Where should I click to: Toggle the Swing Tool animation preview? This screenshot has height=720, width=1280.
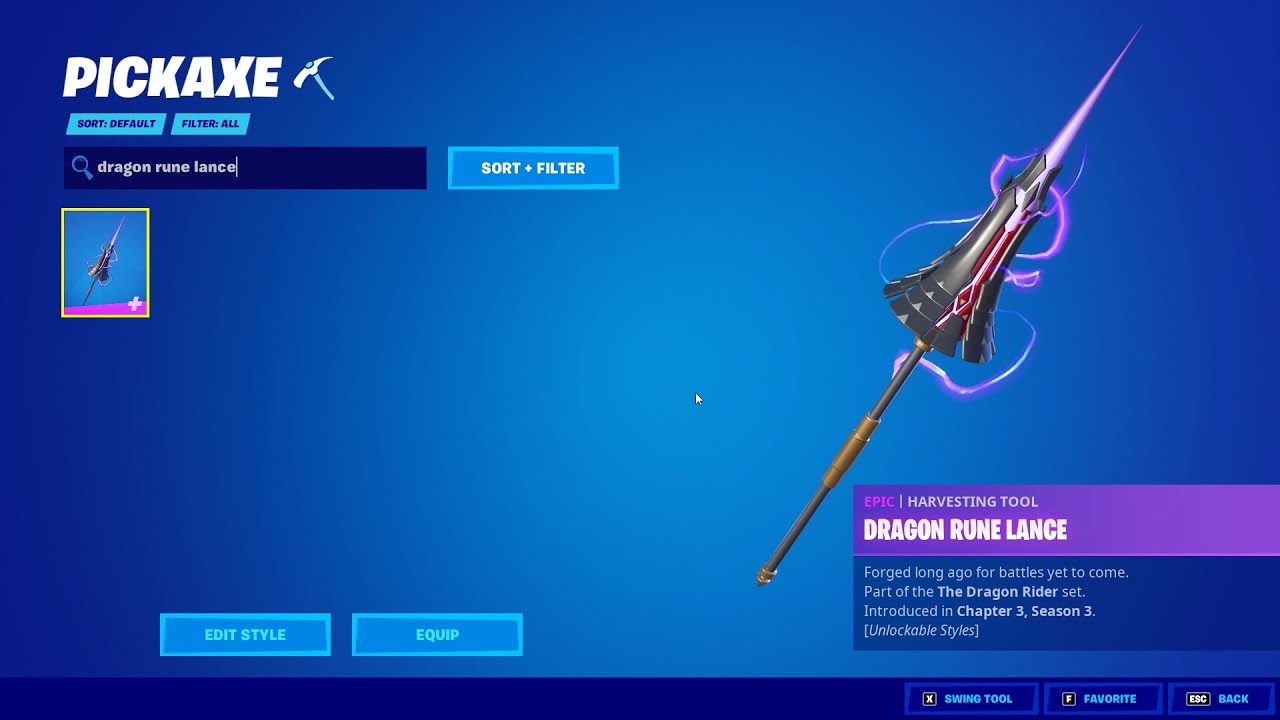972,698
